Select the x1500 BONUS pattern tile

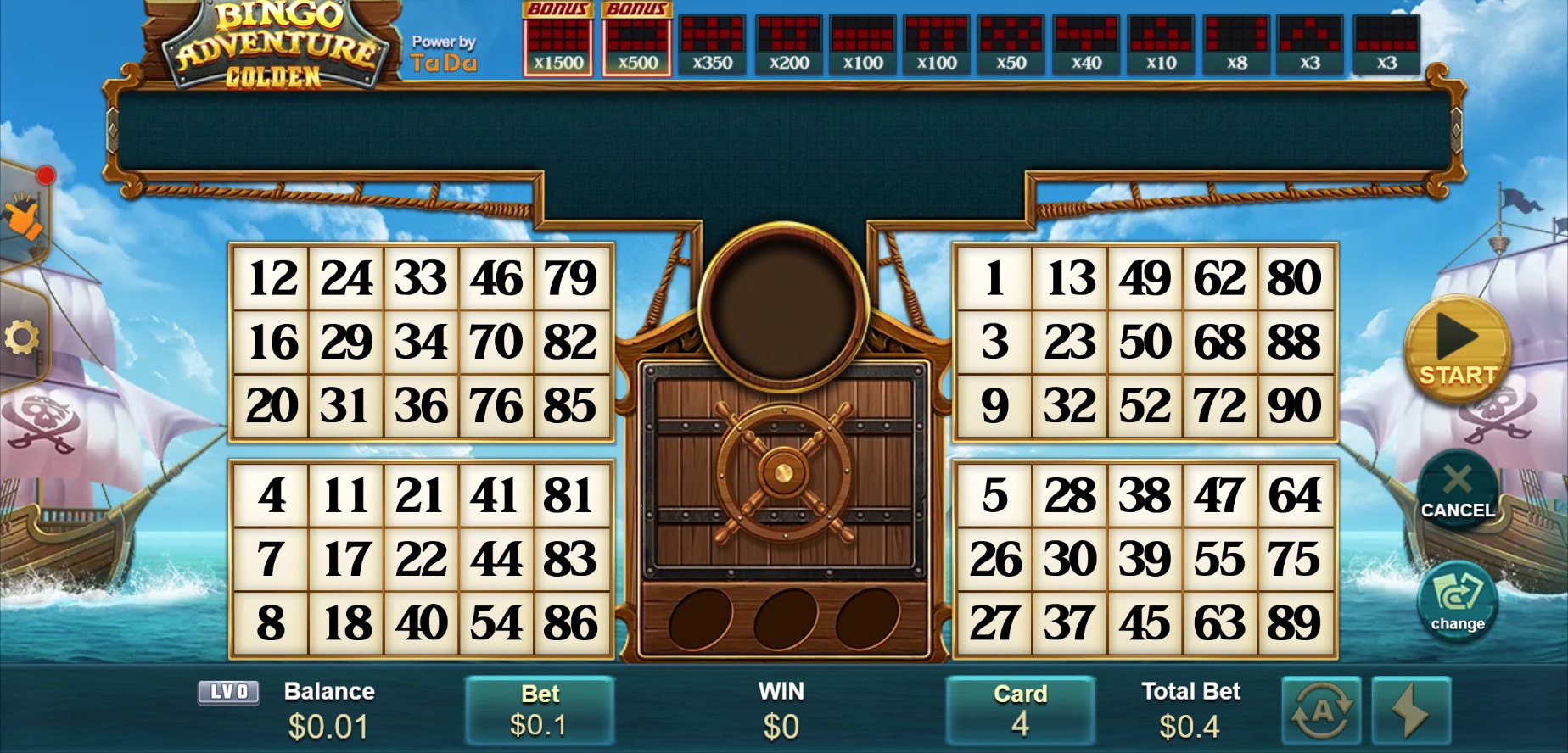(x=557, y=38)
